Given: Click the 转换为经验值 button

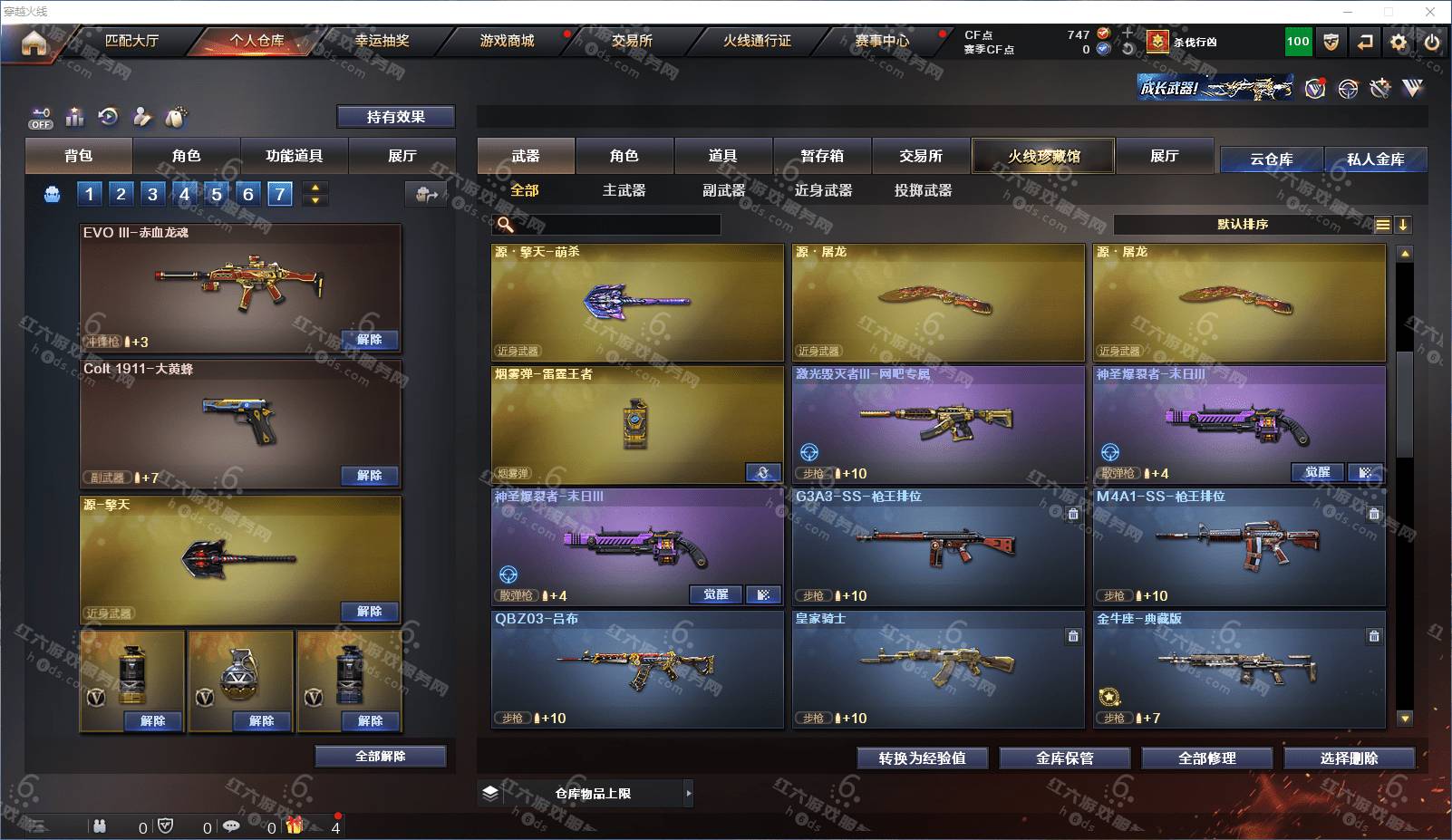Looking at the screenshot, I should (922, 758).
